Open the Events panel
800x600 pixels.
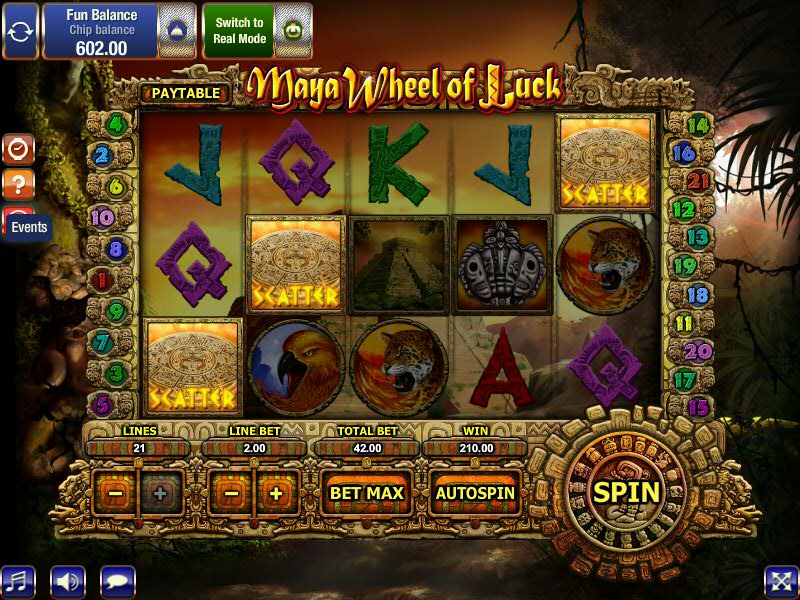[x=29, y=227]
